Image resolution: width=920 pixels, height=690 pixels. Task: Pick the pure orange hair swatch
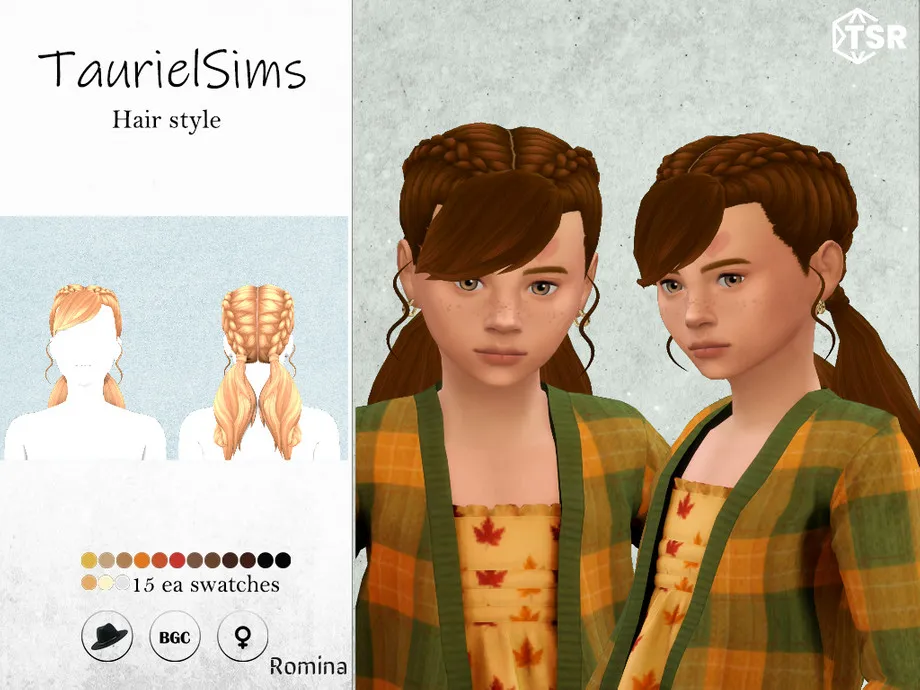tap(142, 560)
